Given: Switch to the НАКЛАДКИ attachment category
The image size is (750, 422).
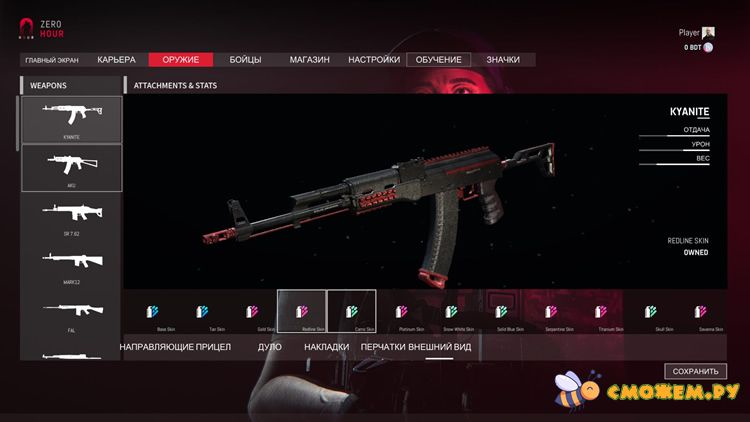Looking at the screenshot, I should pyautogui.click(x=327, y=347).
